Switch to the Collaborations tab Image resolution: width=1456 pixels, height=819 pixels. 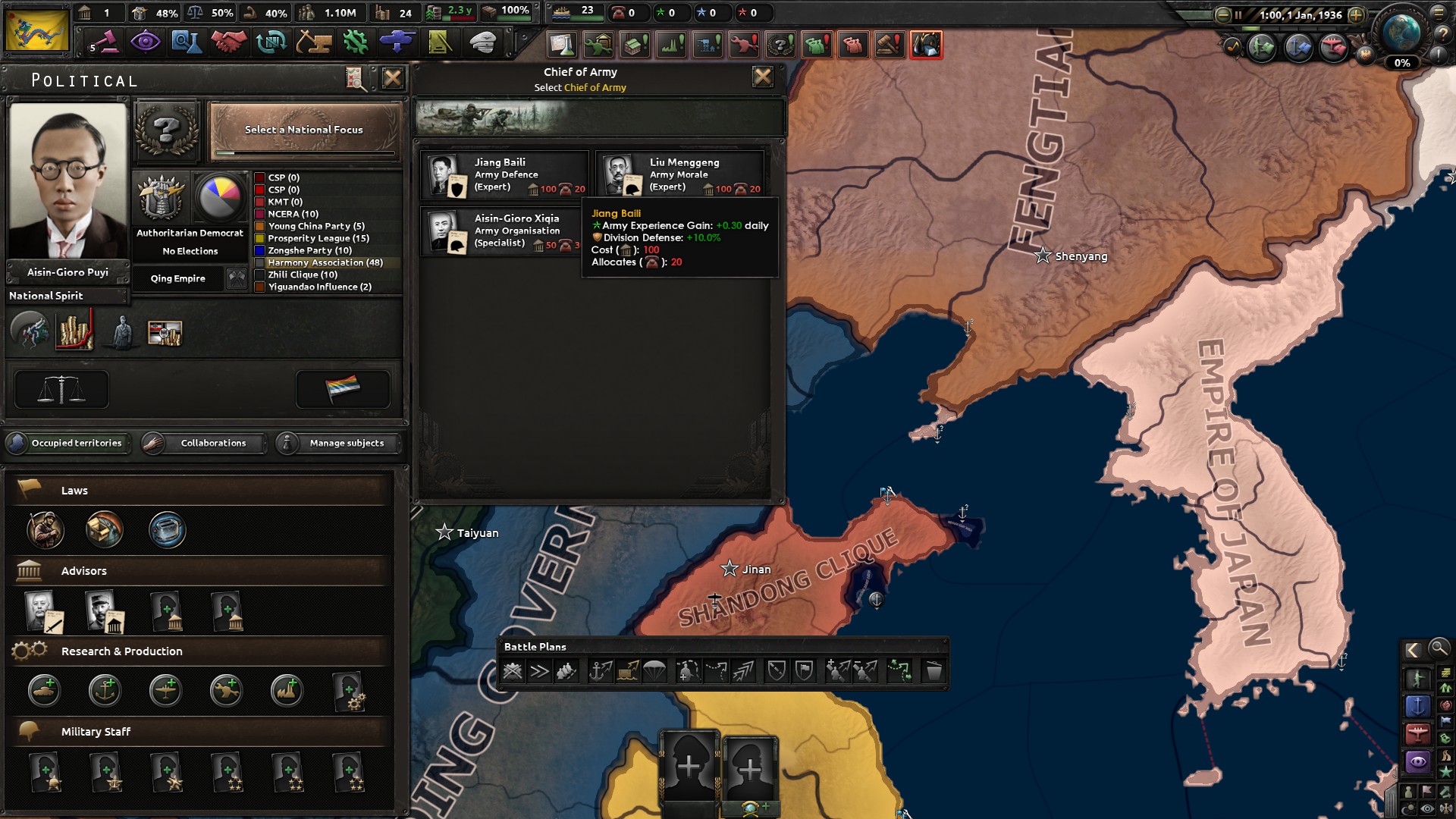pyautogui.click(x=212, y=444)
